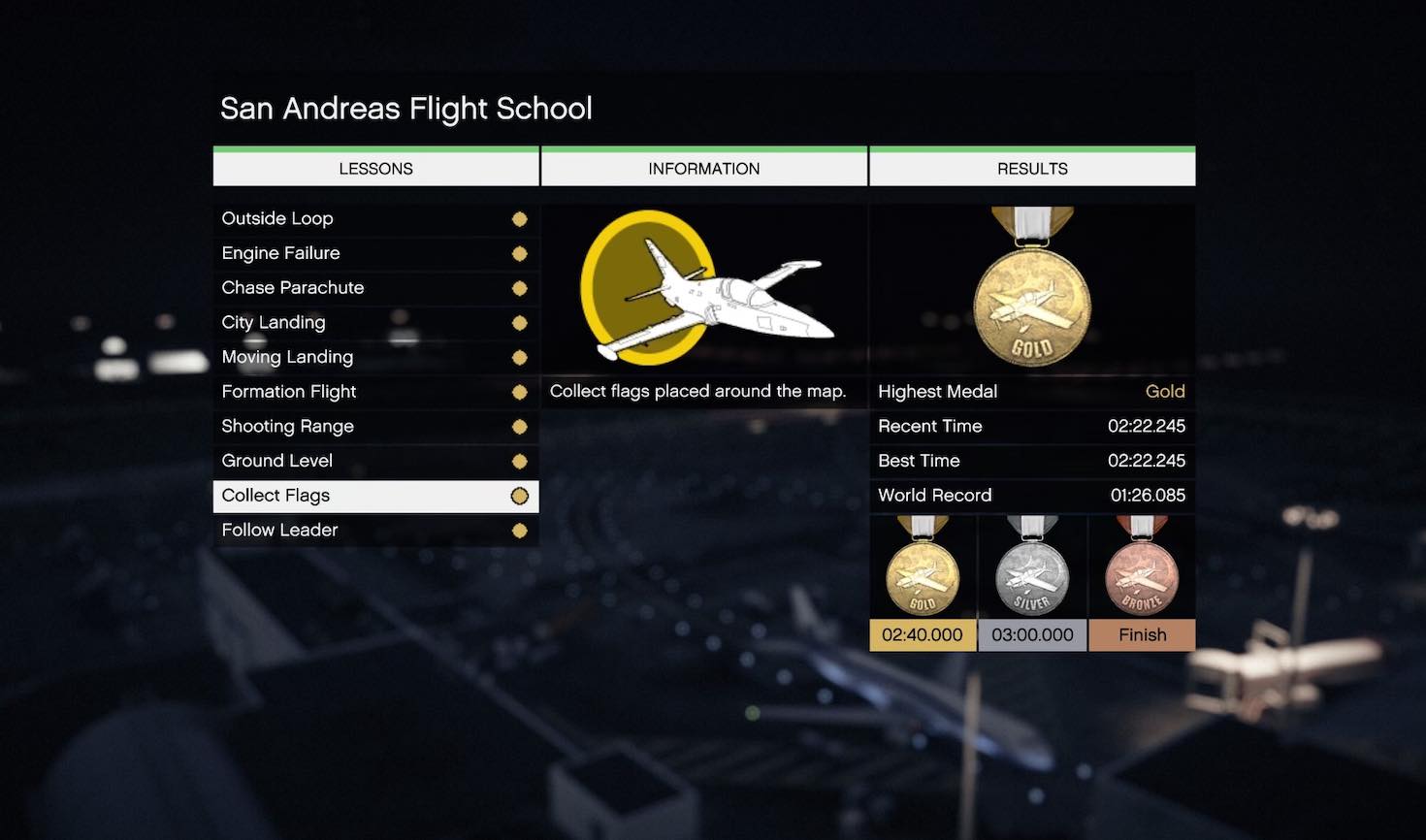1426x840 pixels.
Task: Click the Bronze medal above the Finish label
Action: tap(1142, 572)
